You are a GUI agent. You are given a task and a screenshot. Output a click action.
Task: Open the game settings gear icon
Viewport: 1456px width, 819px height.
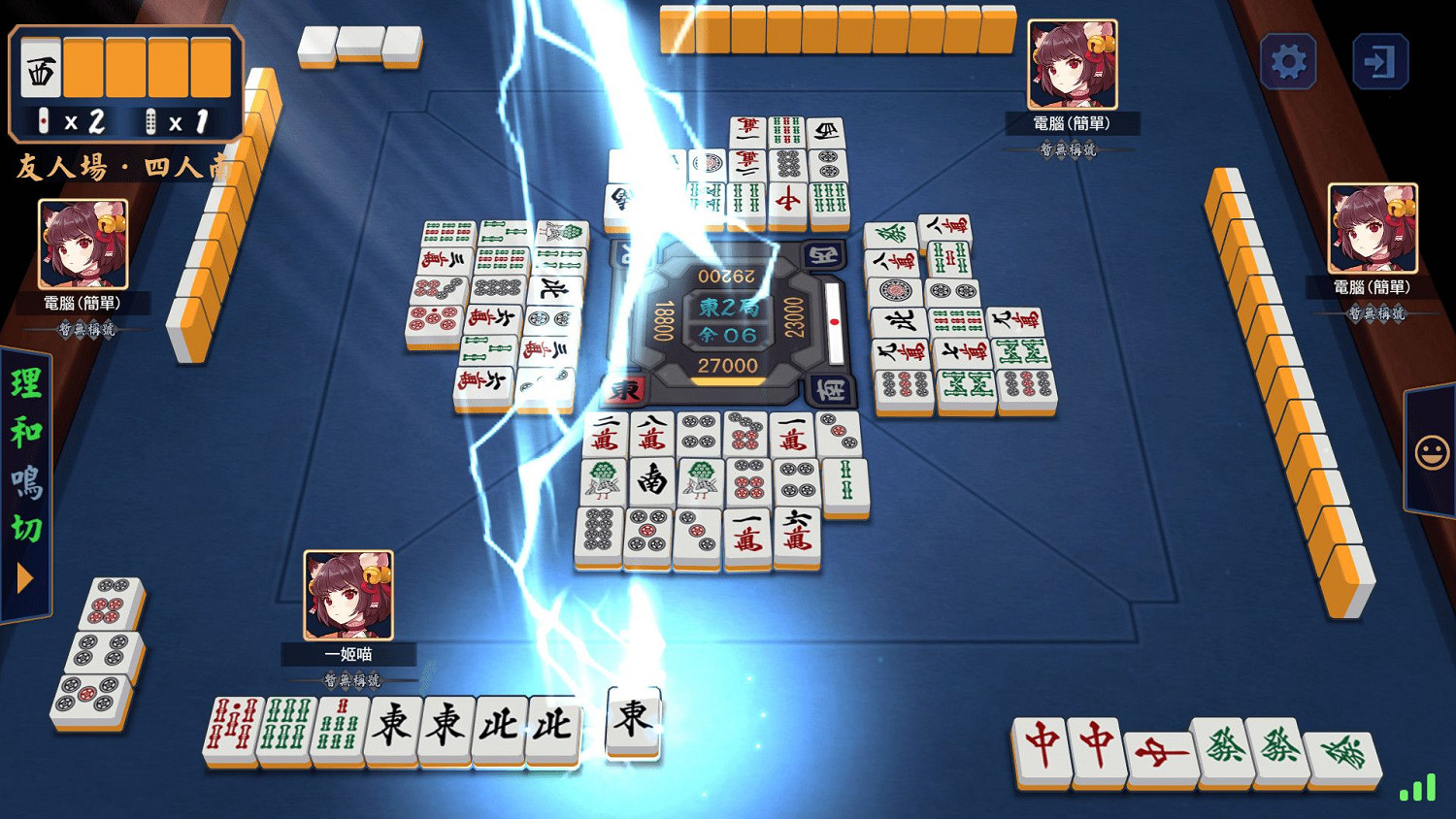(x=1290, y=59)
